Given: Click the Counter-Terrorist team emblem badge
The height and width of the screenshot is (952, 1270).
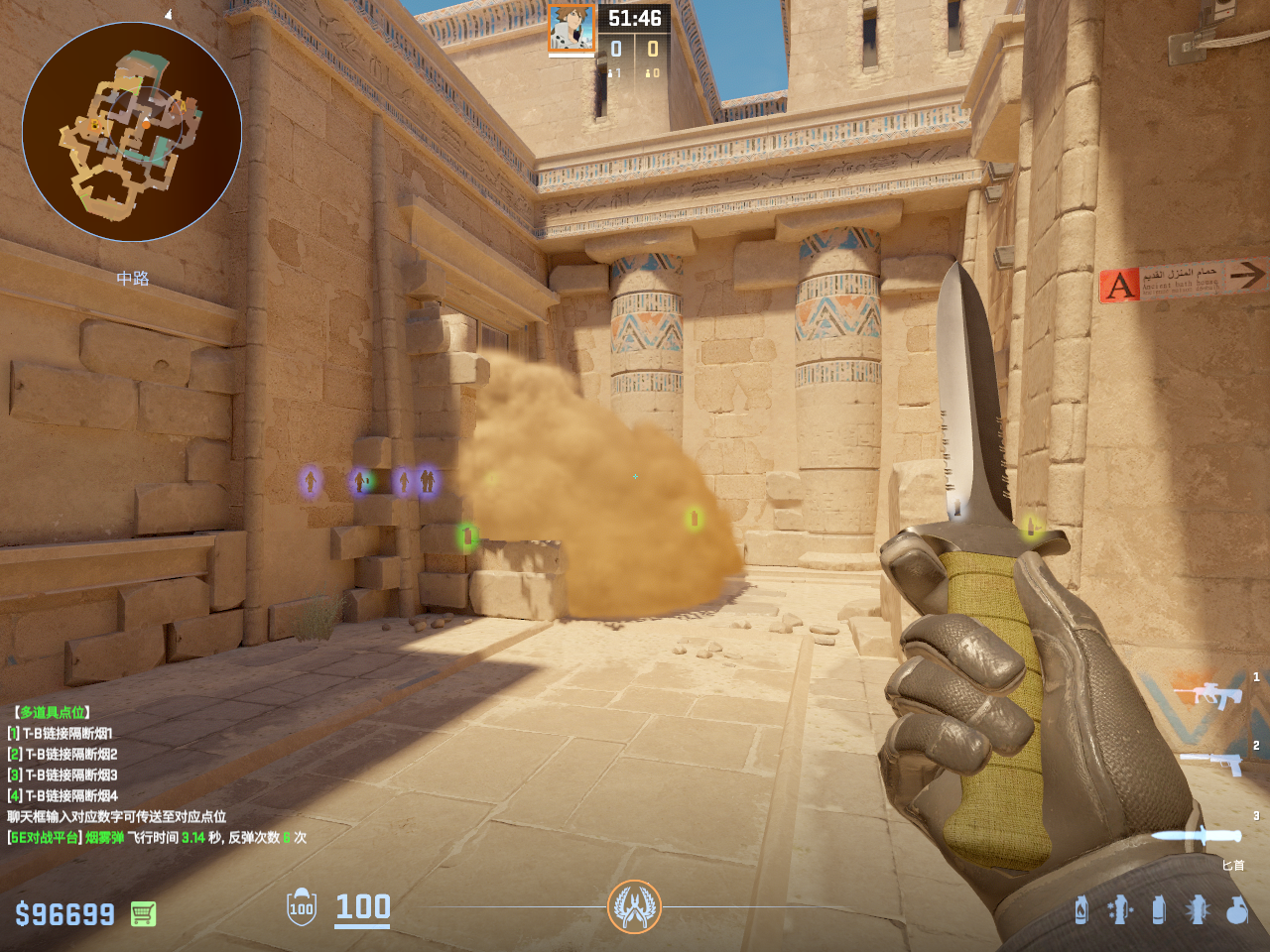Looking at the screenshot, I should click(634, 906).
